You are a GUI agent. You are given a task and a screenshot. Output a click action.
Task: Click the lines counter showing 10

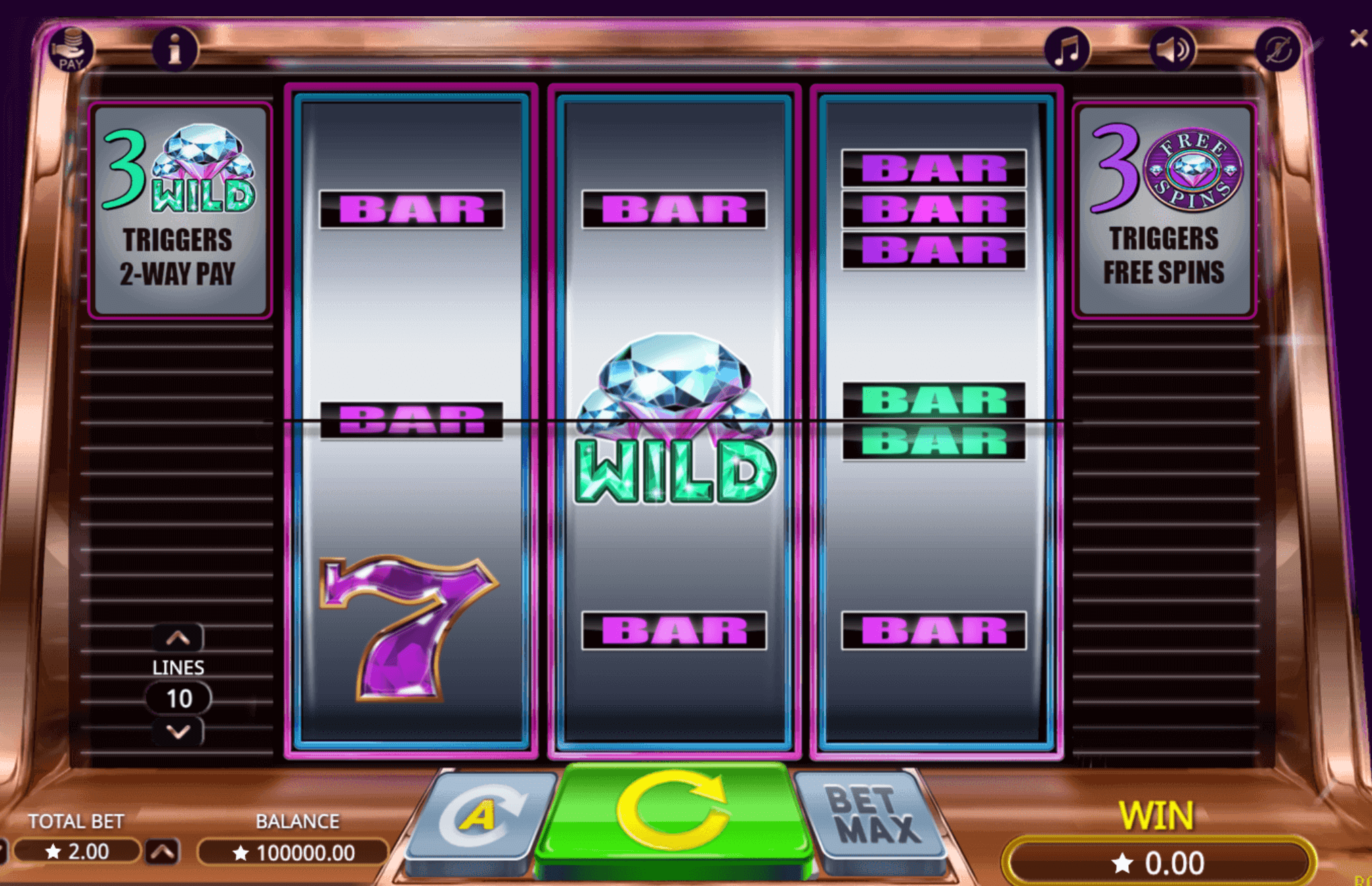(x=178, y=698)
